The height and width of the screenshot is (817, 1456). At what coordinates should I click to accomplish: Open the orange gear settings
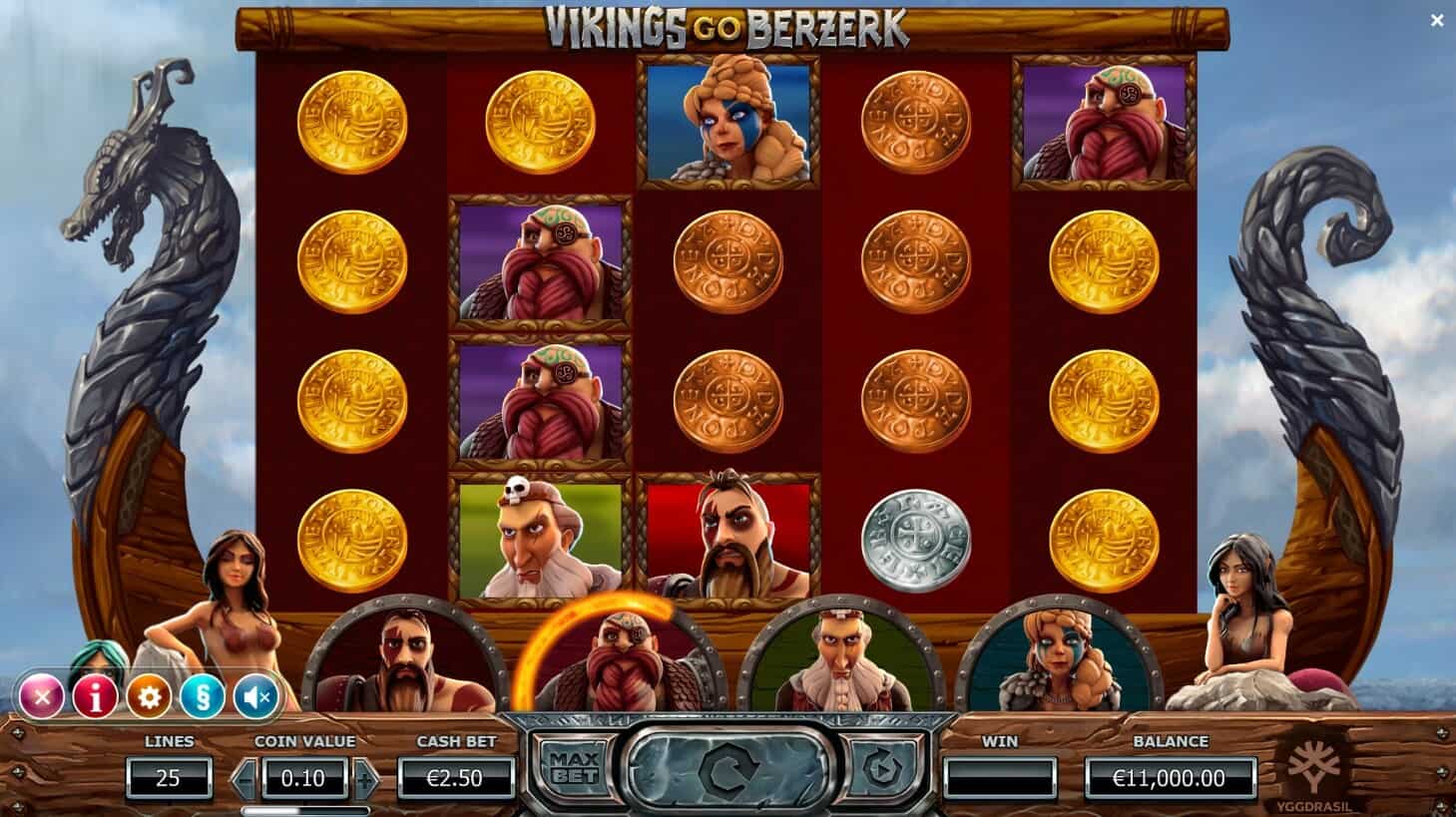tap(149, 698)
